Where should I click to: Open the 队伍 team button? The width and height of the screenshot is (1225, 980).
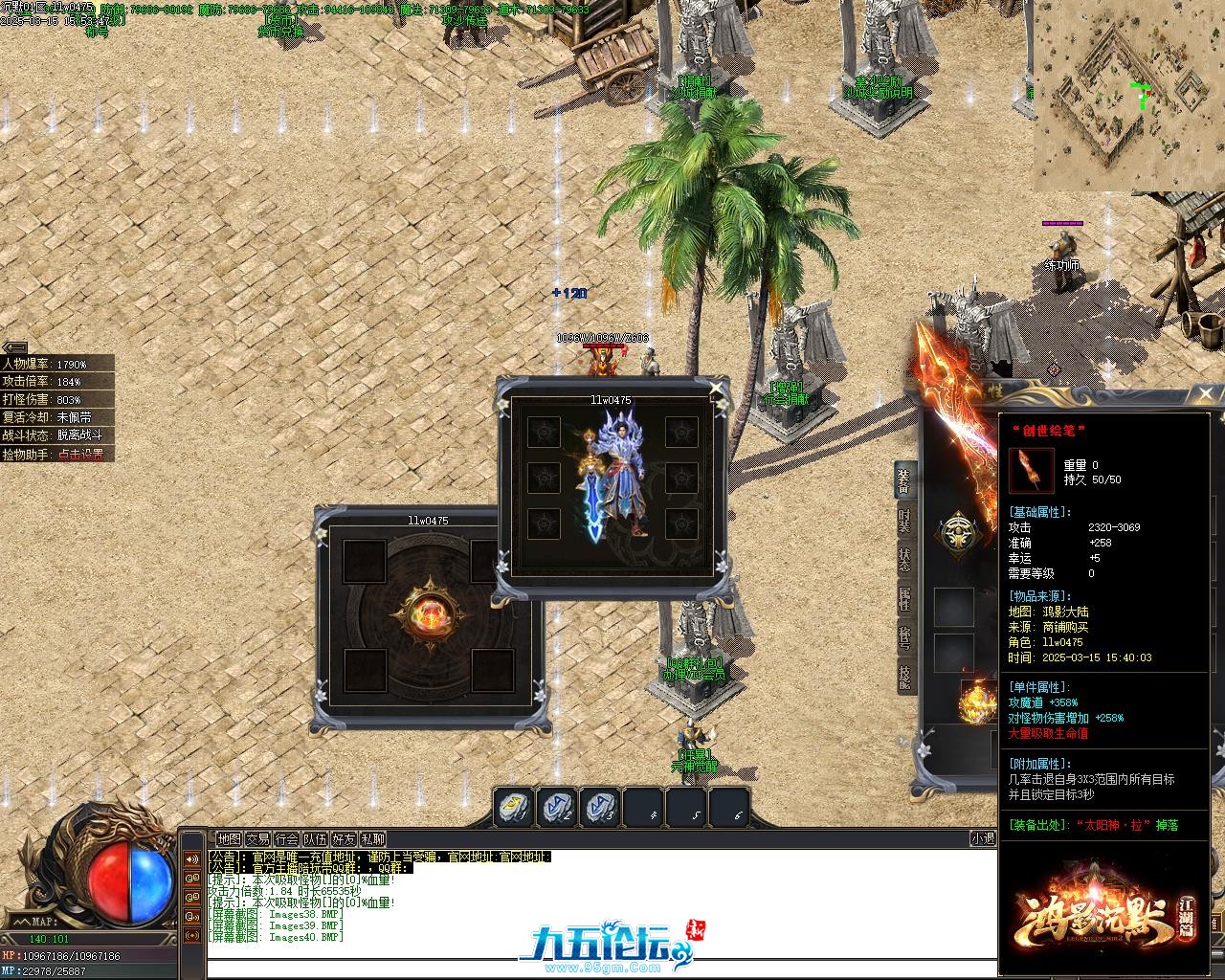click(315, 839)
